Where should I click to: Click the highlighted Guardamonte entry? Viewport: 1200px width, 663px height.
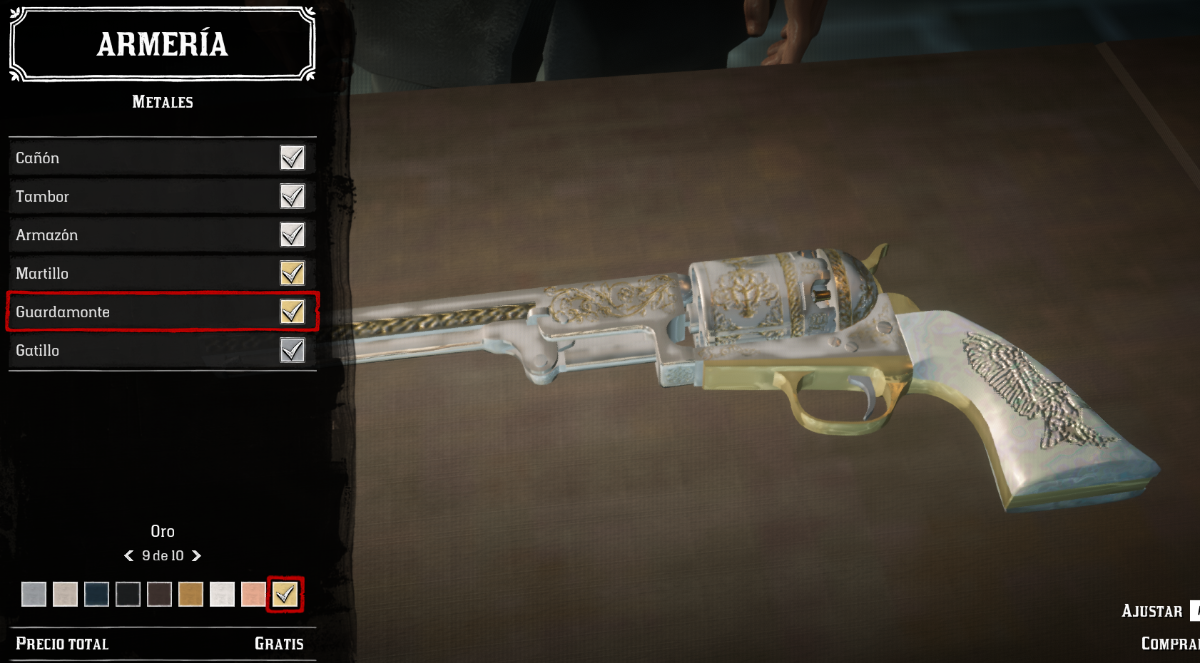click(x=160, y=312)
